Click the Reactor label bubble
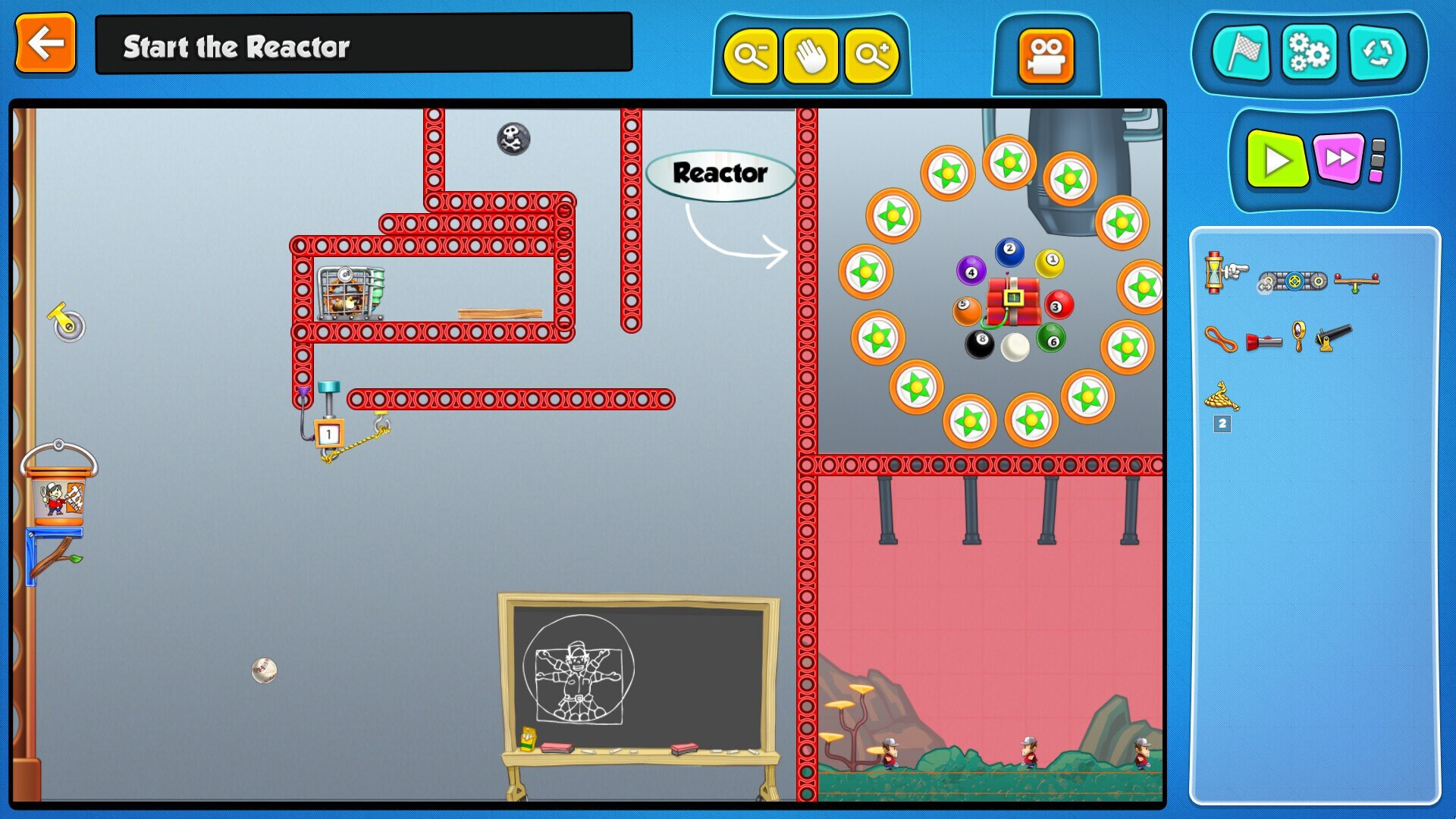This screenshot has width=1456, height=819. (x=719, y=174)
